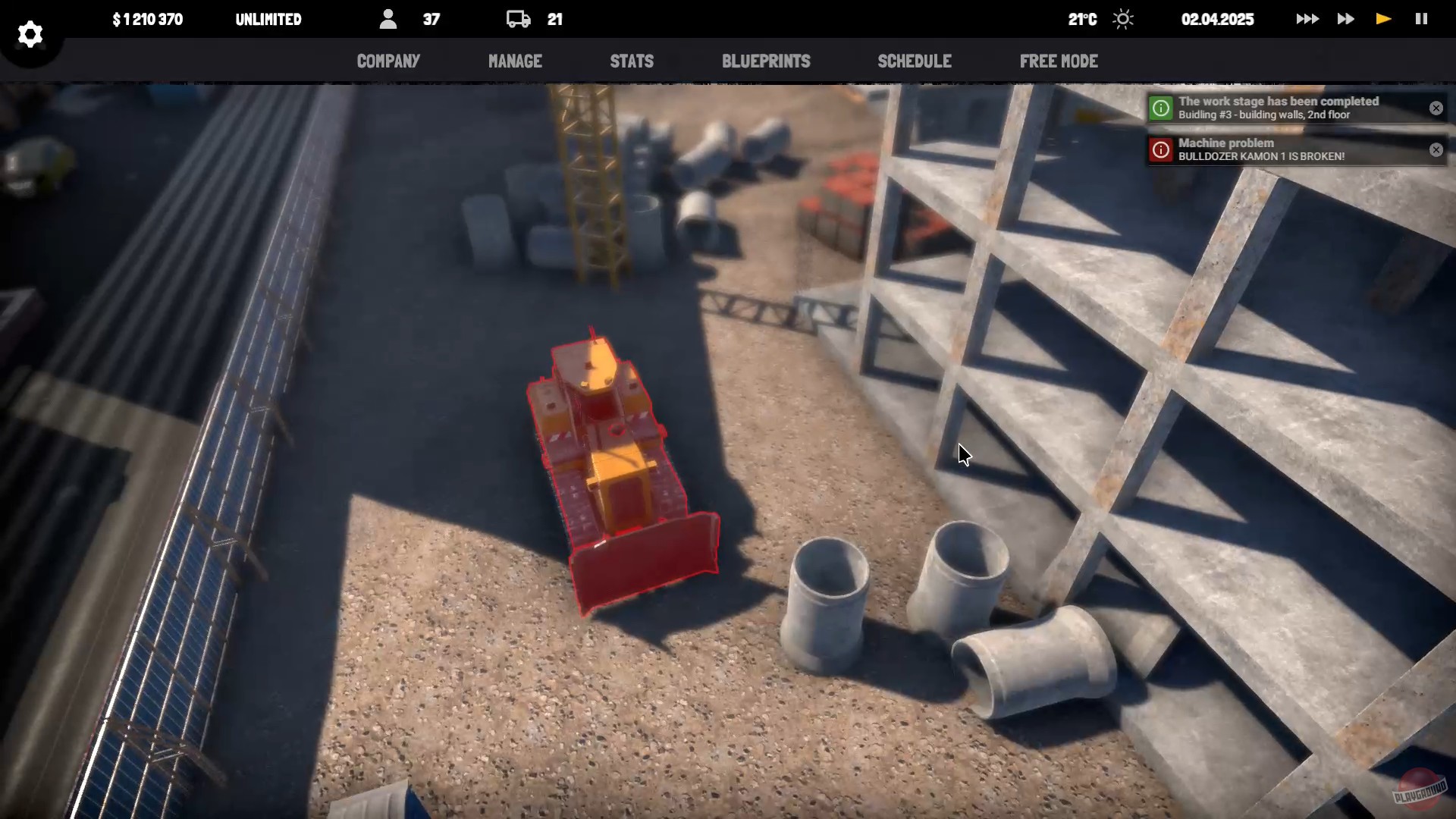Toggle UNLIMITED mode indicator

click(x=268, y=19)
